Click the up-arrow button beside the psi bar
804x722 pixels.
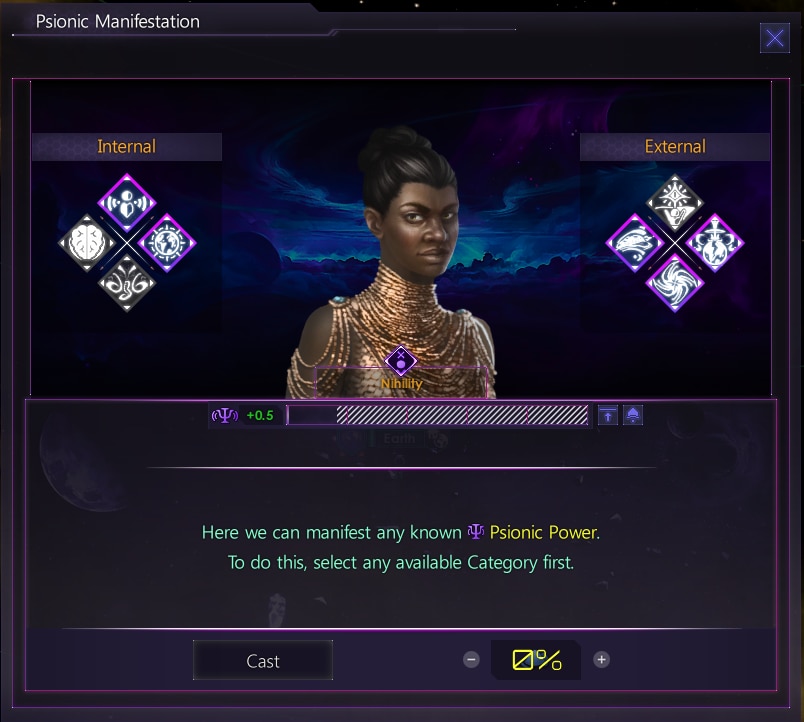click(608, 416)
